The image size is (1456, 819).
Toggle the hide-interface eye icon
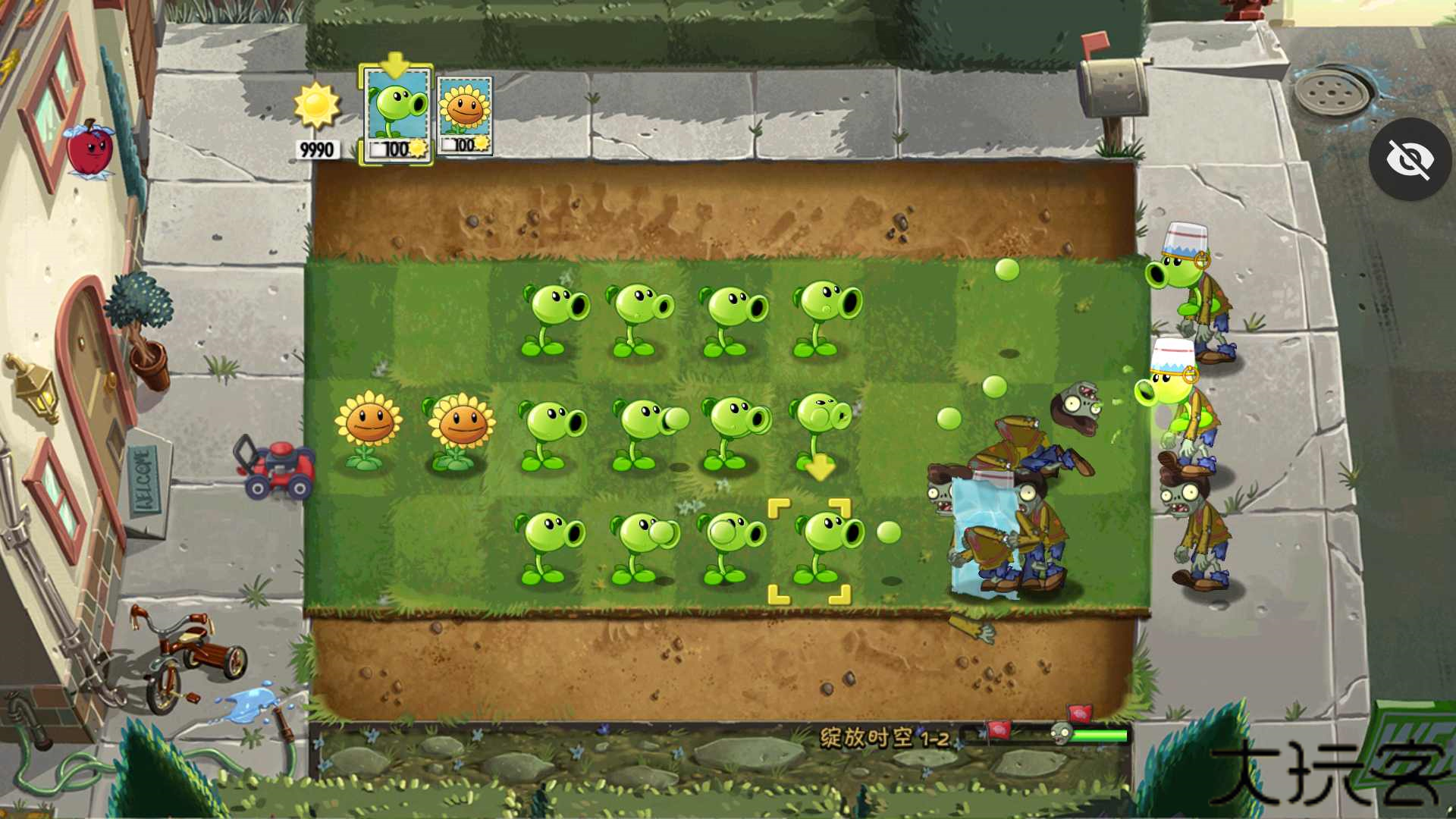click(1410, 158)
